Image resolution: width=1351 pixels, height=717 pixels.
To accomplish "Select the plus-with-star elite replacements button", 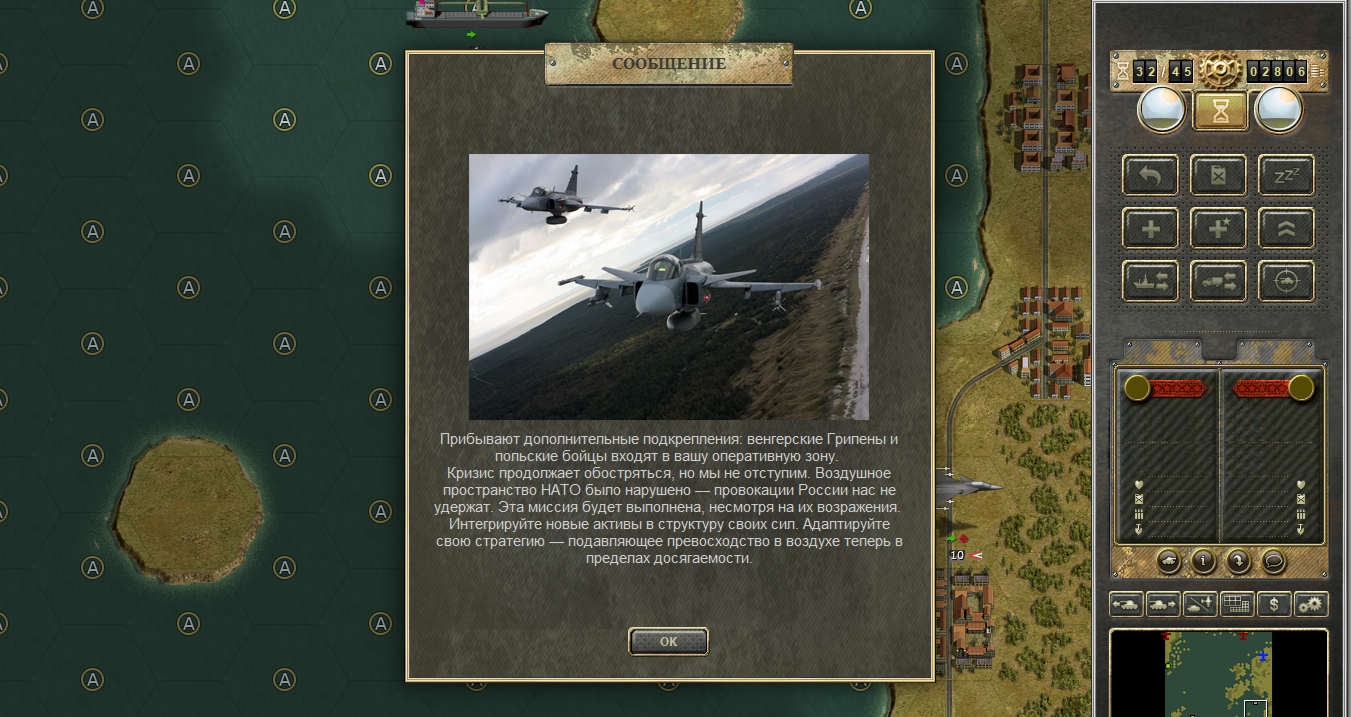I will click(1218, 228).
